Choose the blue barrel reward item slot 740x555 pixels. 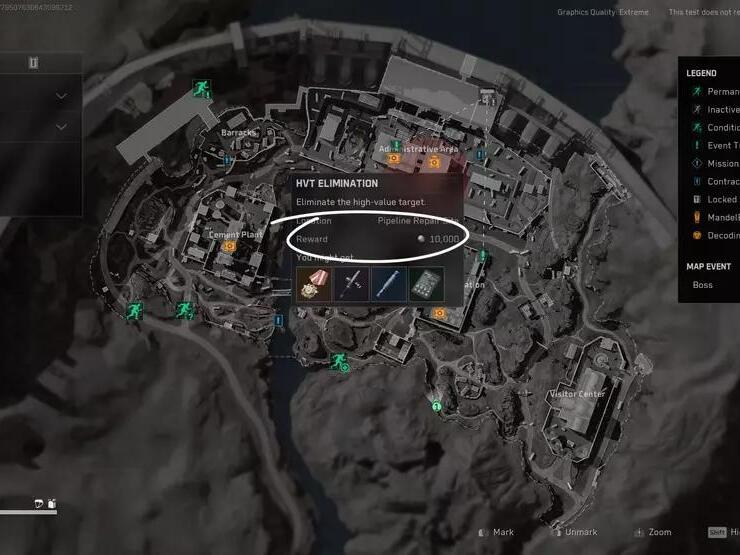point(389,284)
